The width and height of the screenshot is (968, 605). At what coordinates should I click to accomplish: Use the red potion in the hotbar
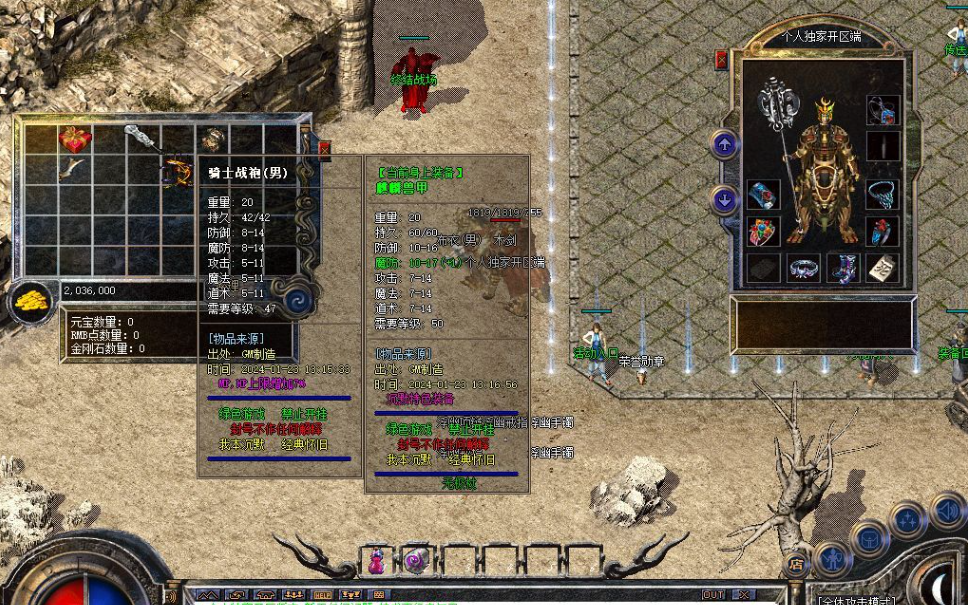pos(376,560)
